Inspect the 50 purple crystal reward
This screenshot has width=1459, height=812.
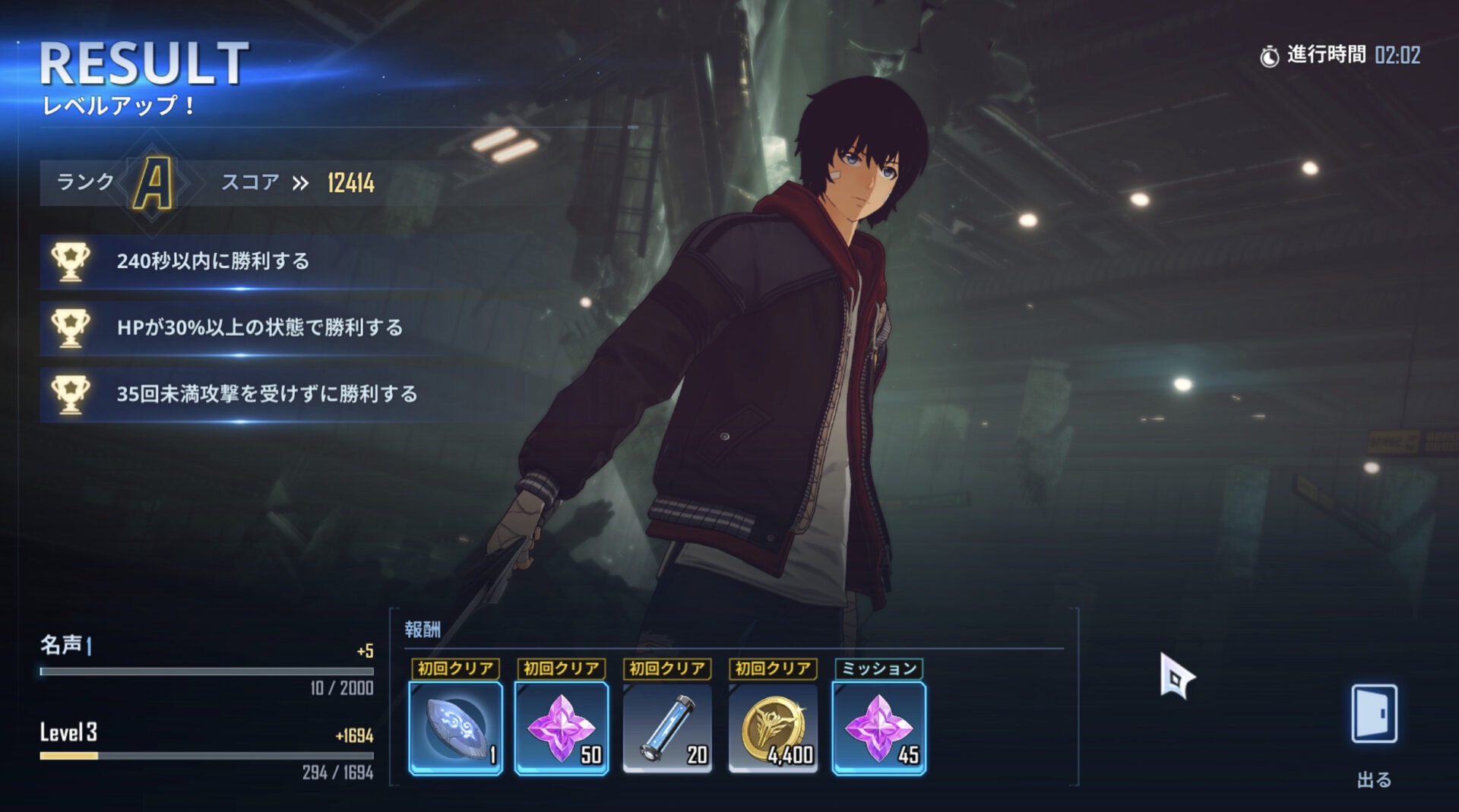point(562,728)
